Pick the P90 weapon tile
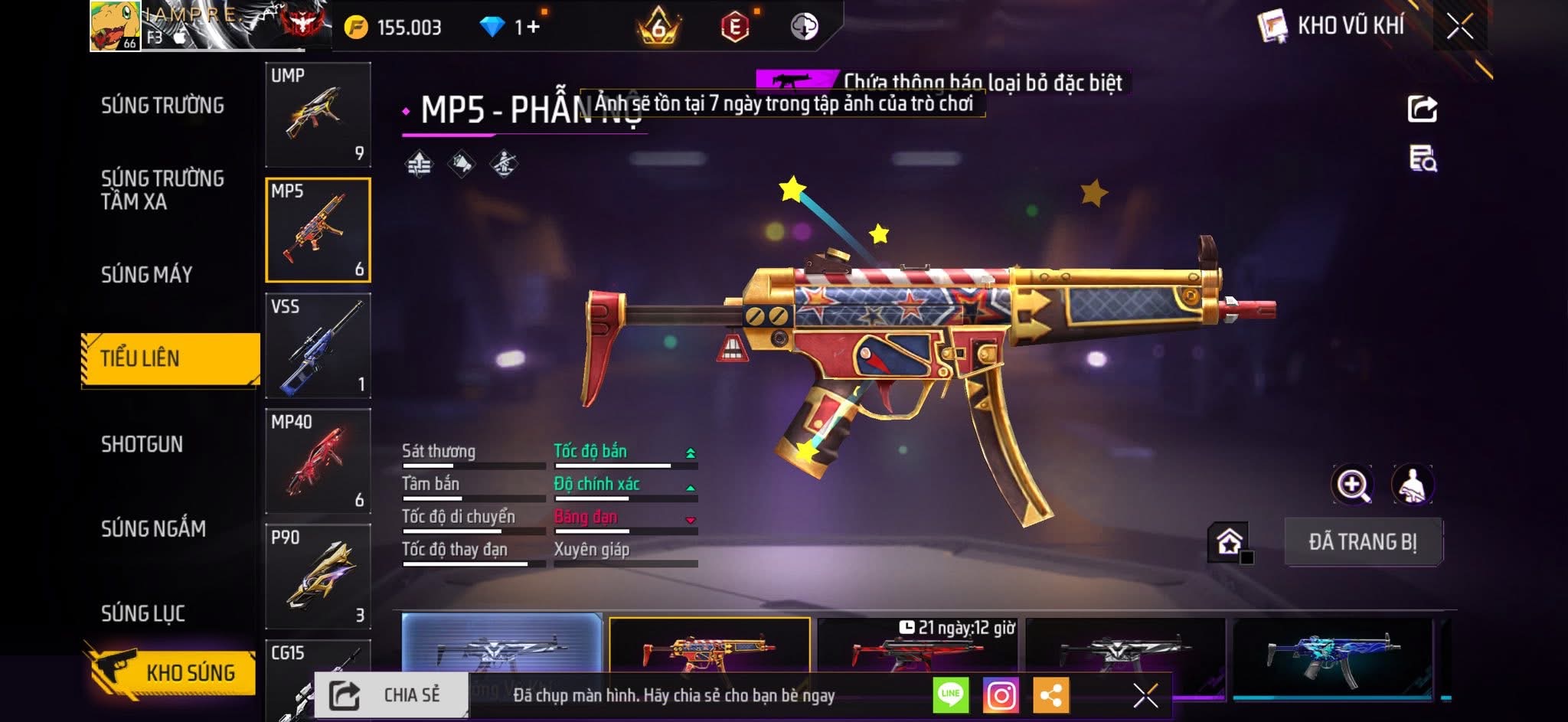This screenshot has width=1568, height=722. [x=318, y=577]
